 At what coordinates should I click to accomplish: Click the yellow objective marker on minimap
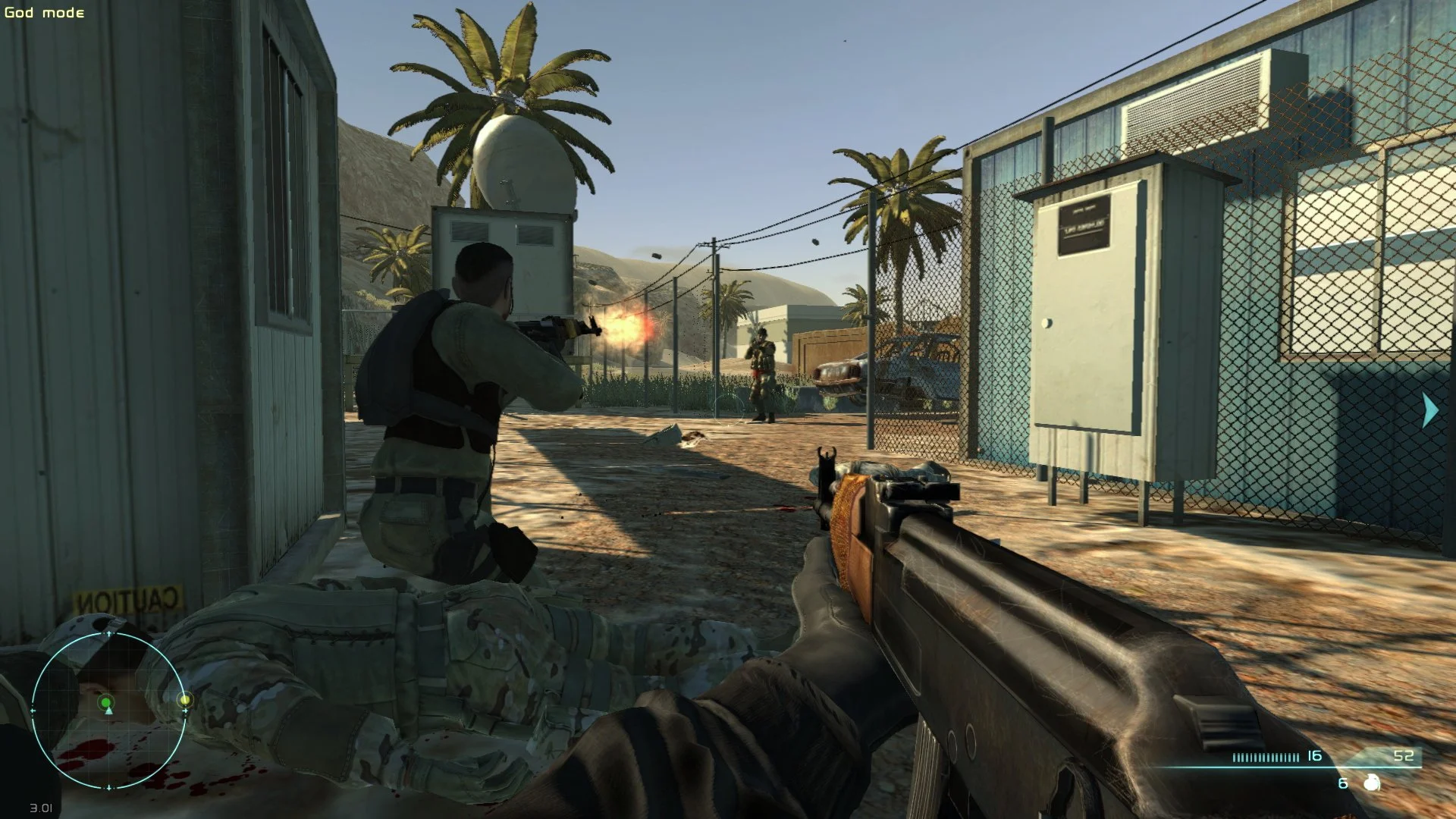(186, 699)
